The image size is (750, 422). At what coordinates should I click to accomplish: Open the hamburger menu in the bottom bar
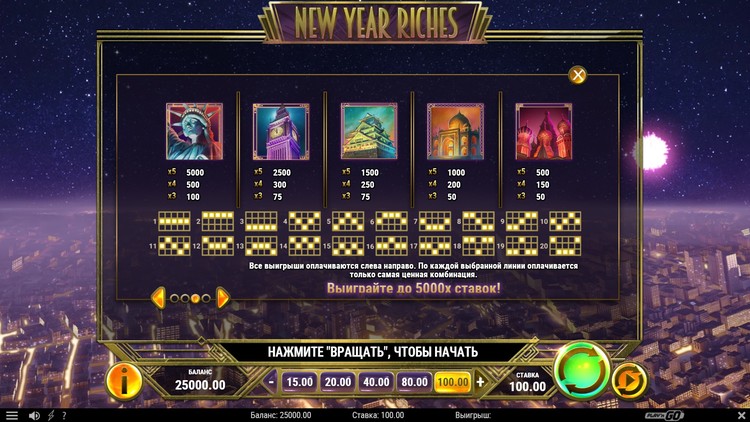click(11, 415)
